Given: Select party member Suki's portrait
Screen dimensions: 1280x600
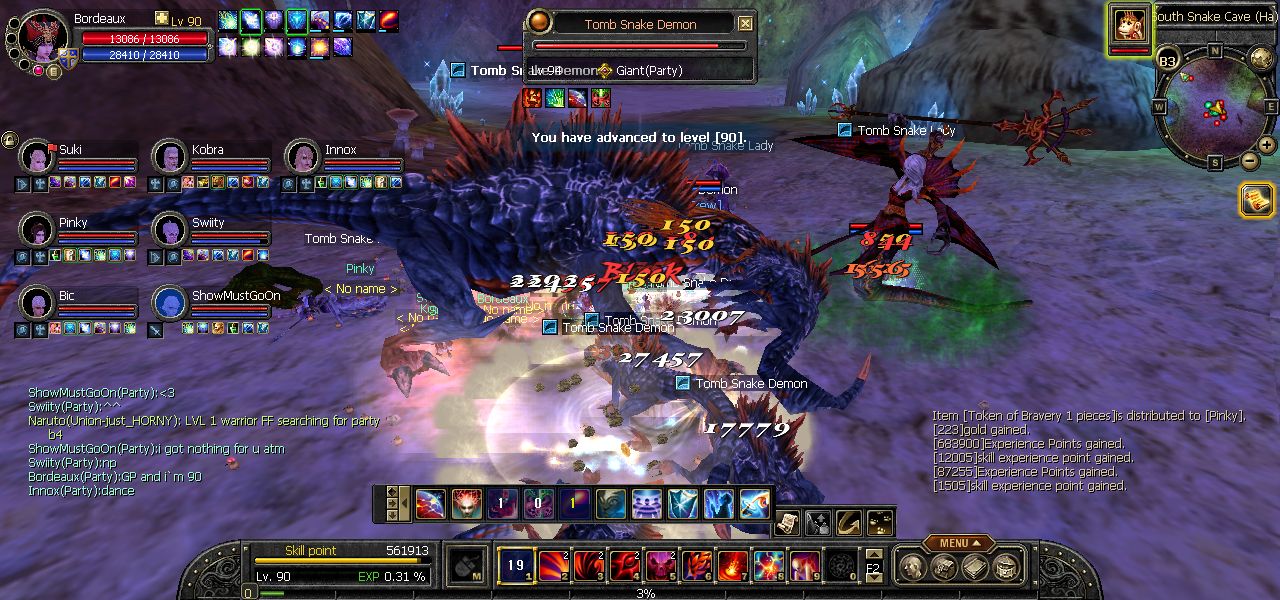Looking at the screenshot, I should click(x=37, y=157).
